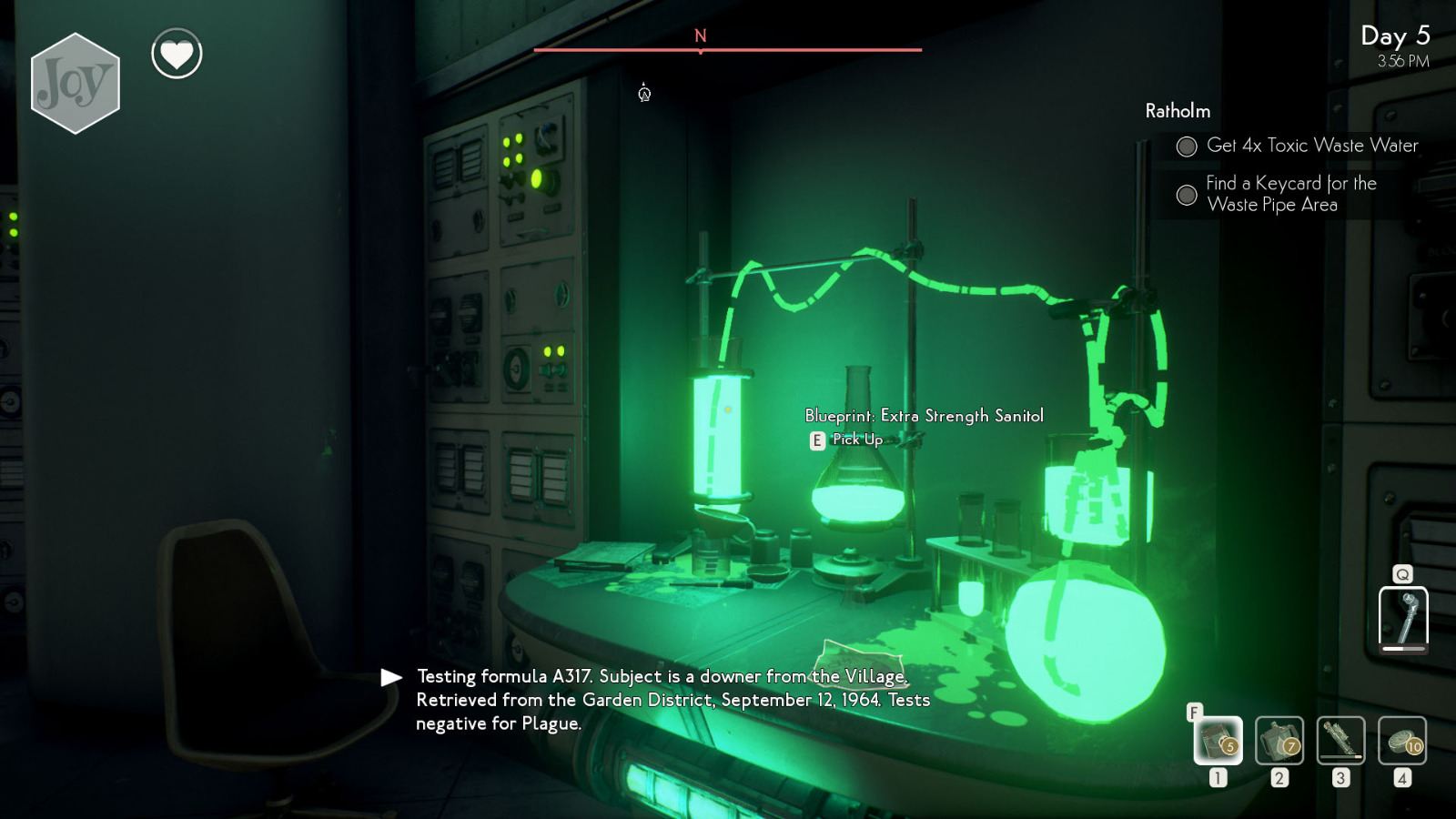Click the play triangle beside the subtitle
The width and height of the screenshot is (1456, 819).
[391, 676]
